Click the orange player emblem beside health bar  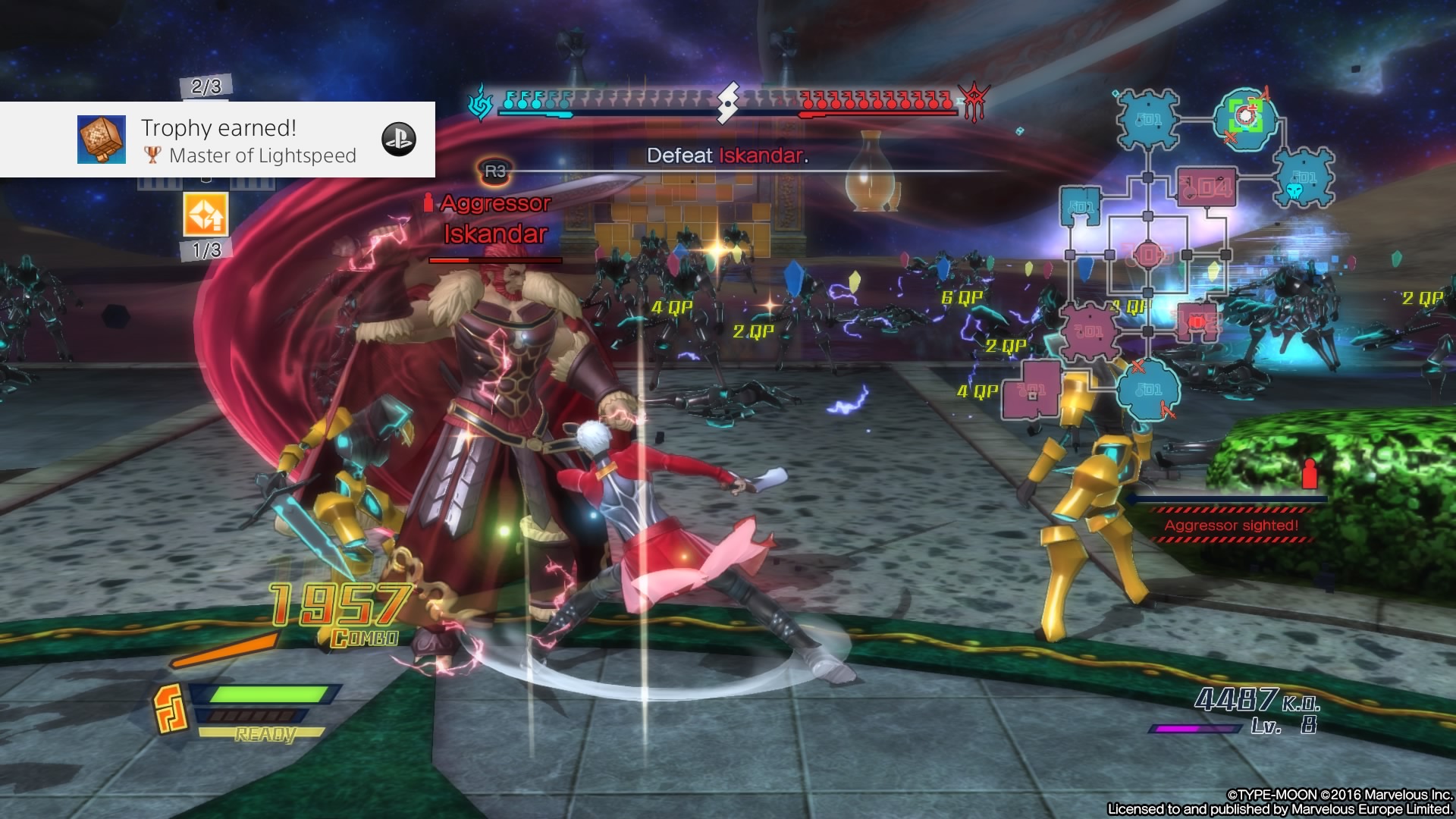click(x=171, y=708)
